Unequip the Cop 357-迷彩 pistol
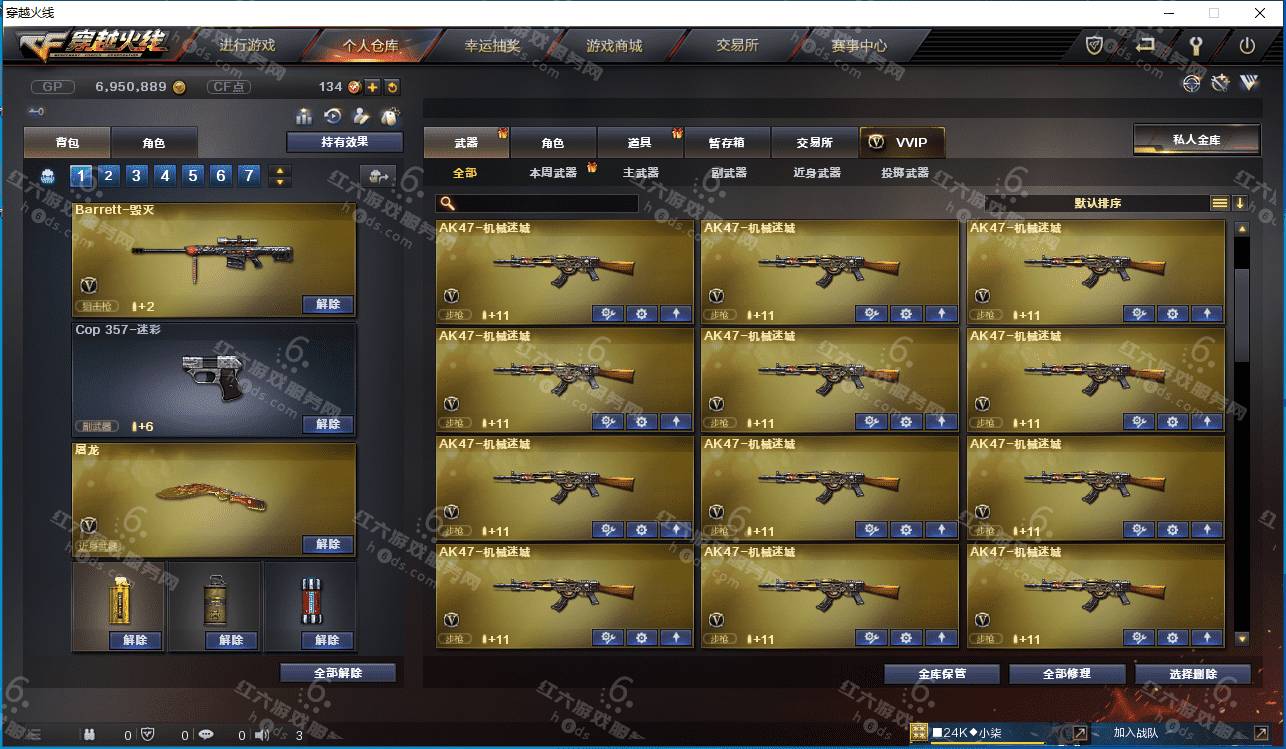This screenshot has width=1286, height=749. 327,424
